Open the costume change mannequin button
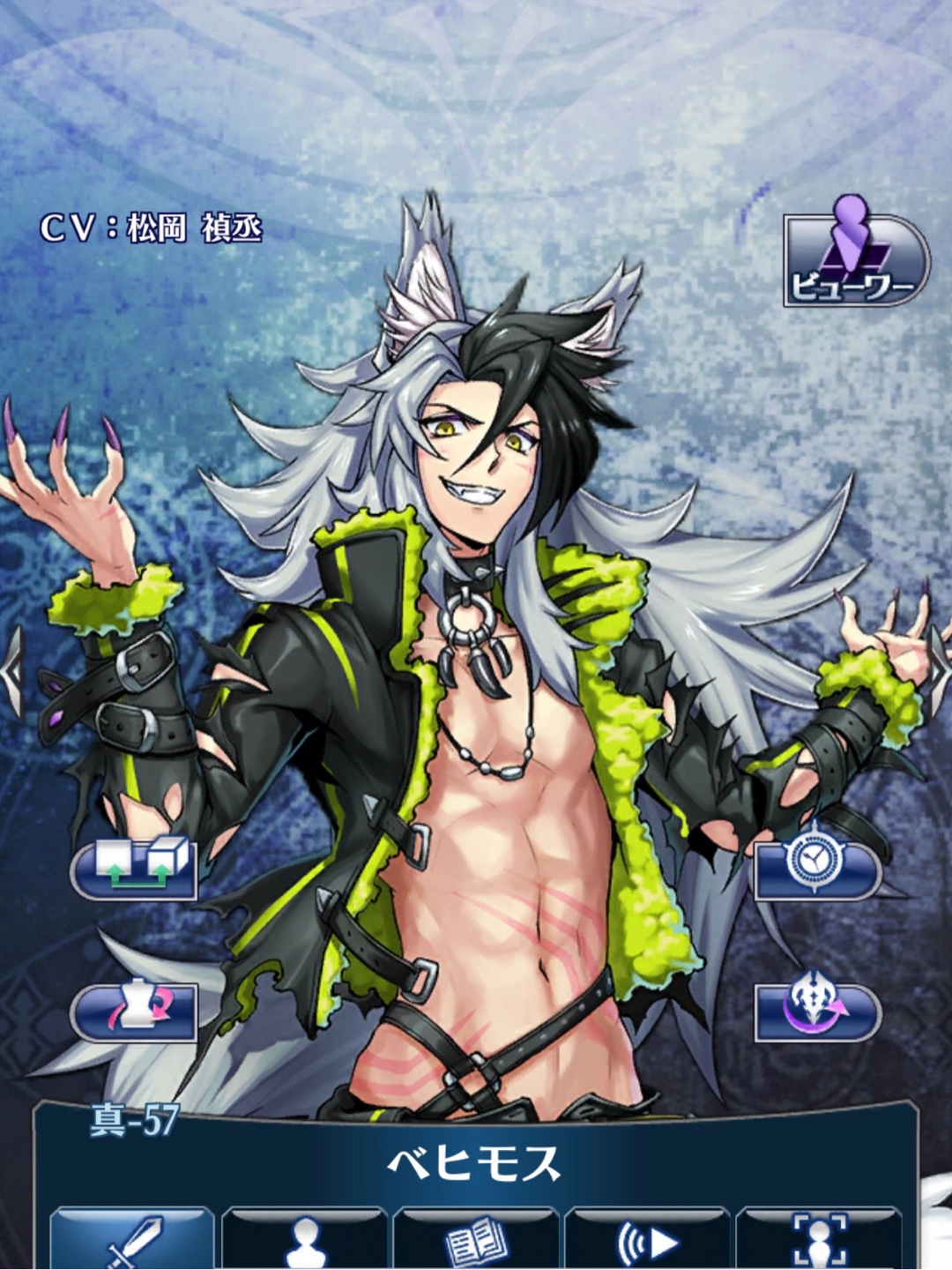952x1270 pixels. pos(134,1011)
